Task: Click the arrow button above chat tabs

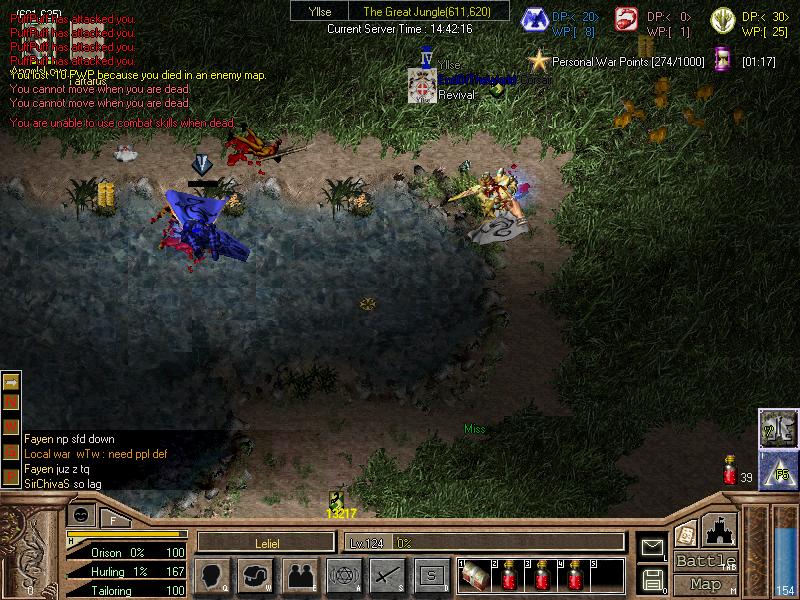Action: (12, 382)
